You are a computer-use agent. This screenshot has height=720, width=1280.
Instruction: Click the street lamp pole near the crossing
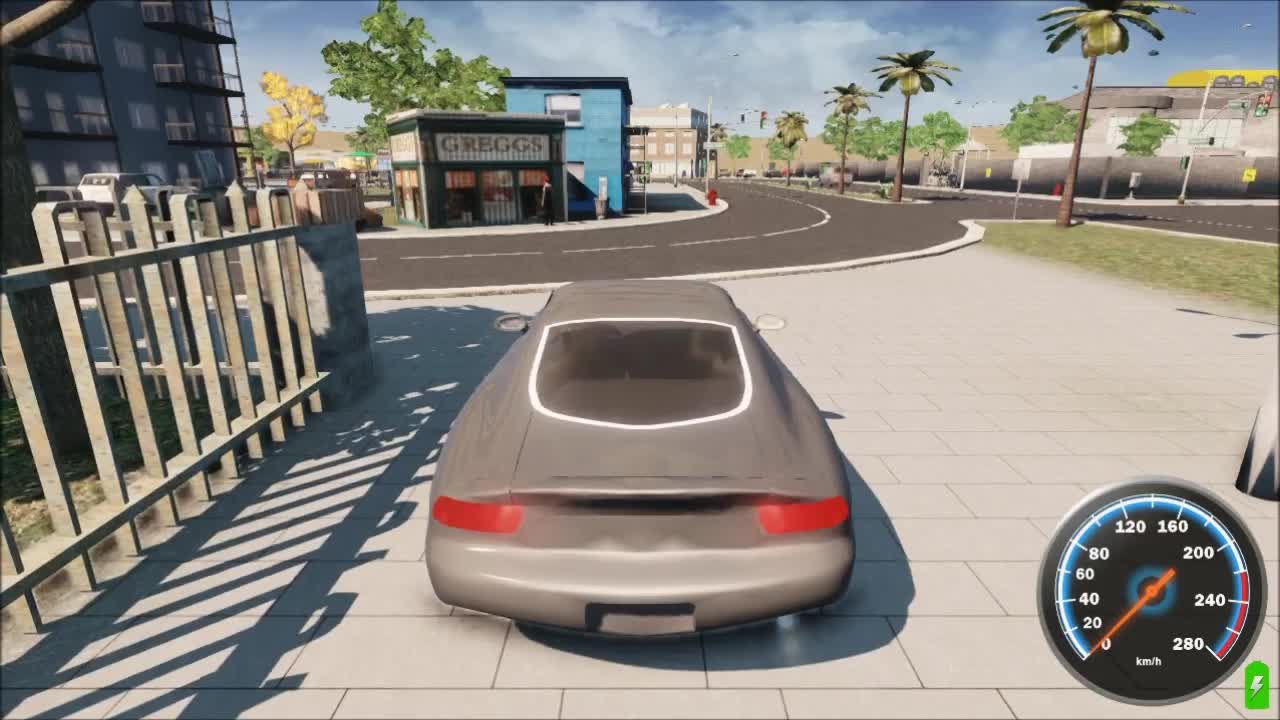pos(708,150)
